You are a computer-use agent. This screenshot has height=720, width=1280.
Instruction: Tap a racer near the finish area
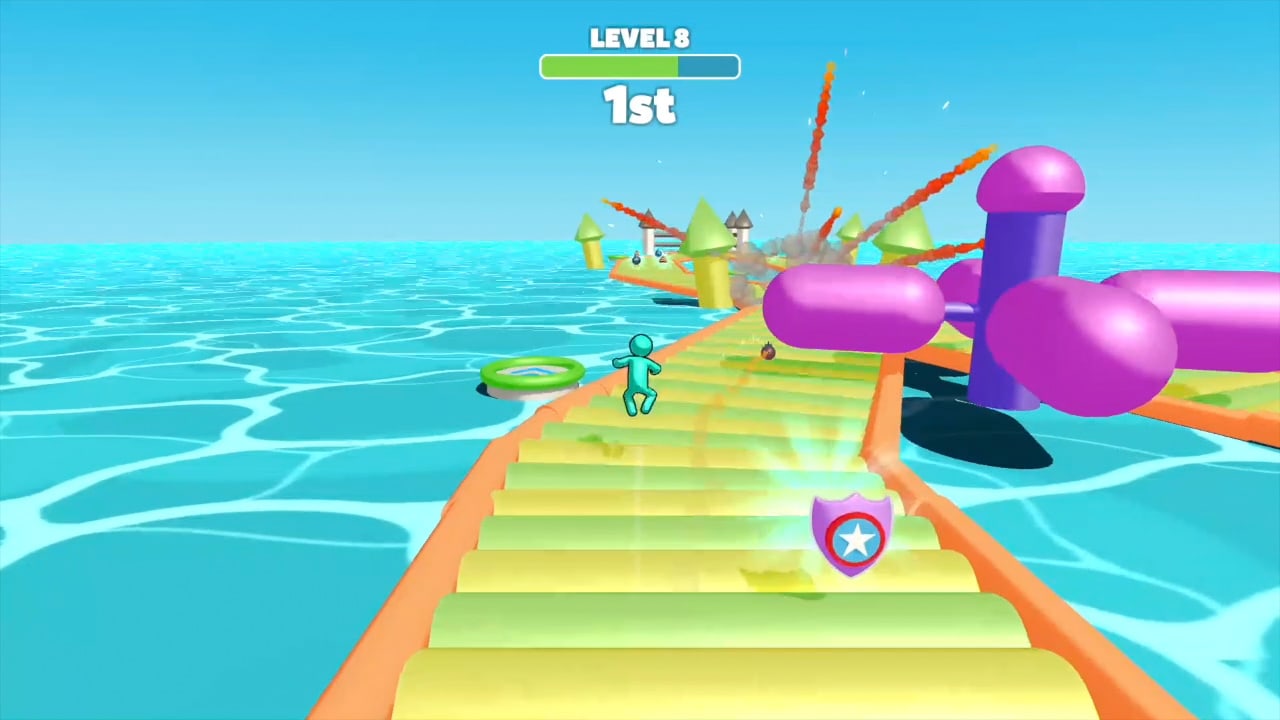pos(637,258)
